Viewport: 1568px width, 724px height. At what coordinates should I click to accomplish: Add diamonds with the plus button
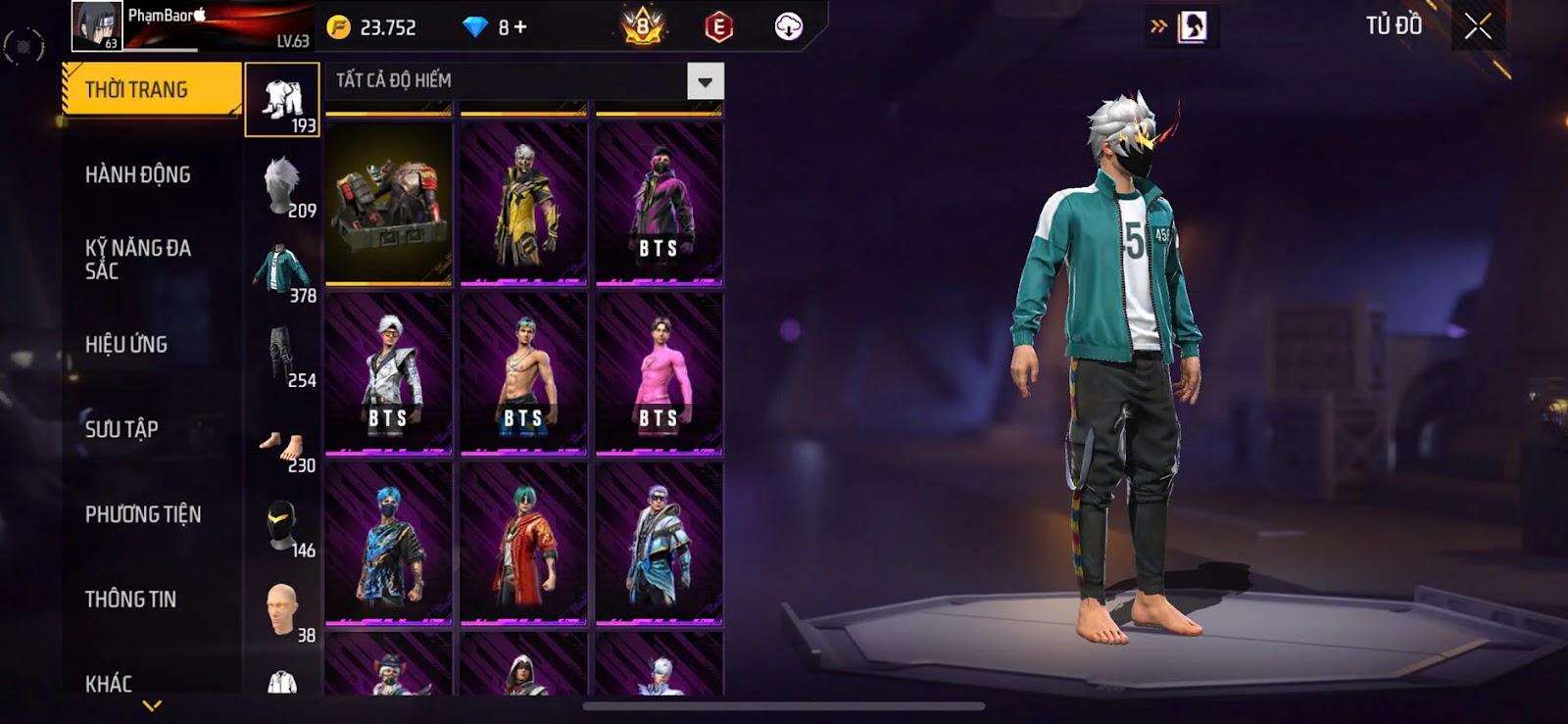520,27
